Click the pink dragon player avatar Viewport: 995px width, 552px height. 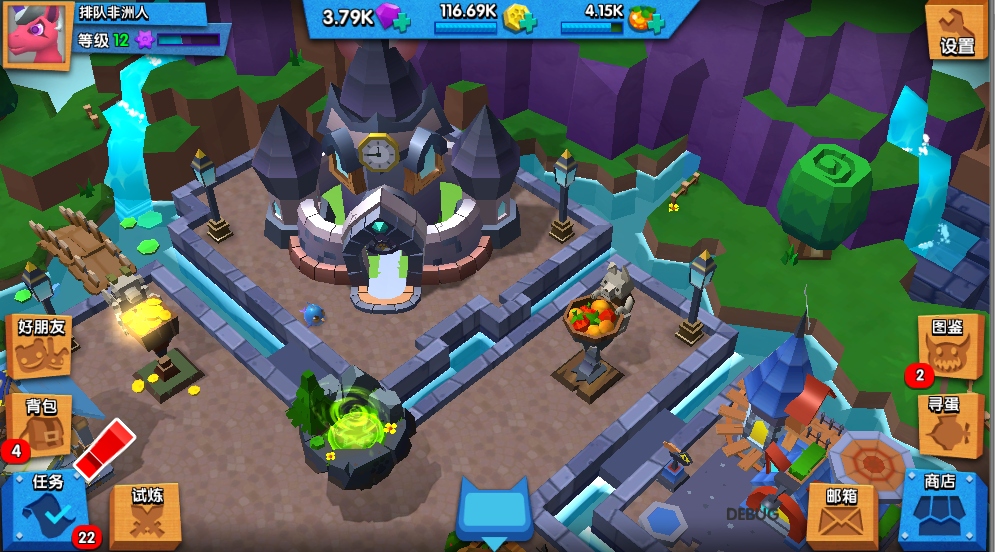click(x=37, y=35)
